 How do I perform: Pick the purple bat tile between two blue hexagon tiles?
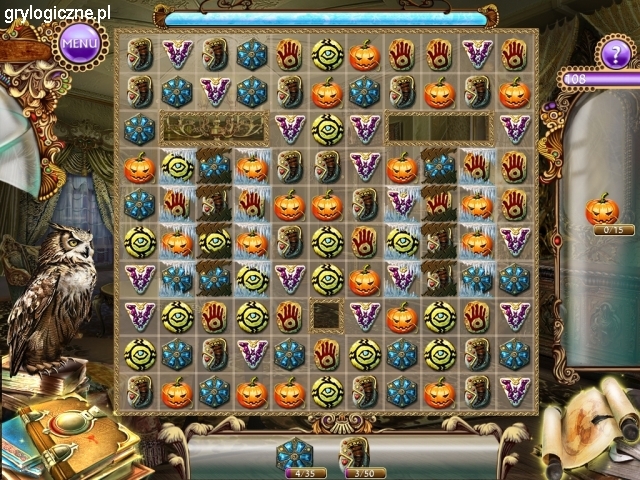tap(213, 91)
